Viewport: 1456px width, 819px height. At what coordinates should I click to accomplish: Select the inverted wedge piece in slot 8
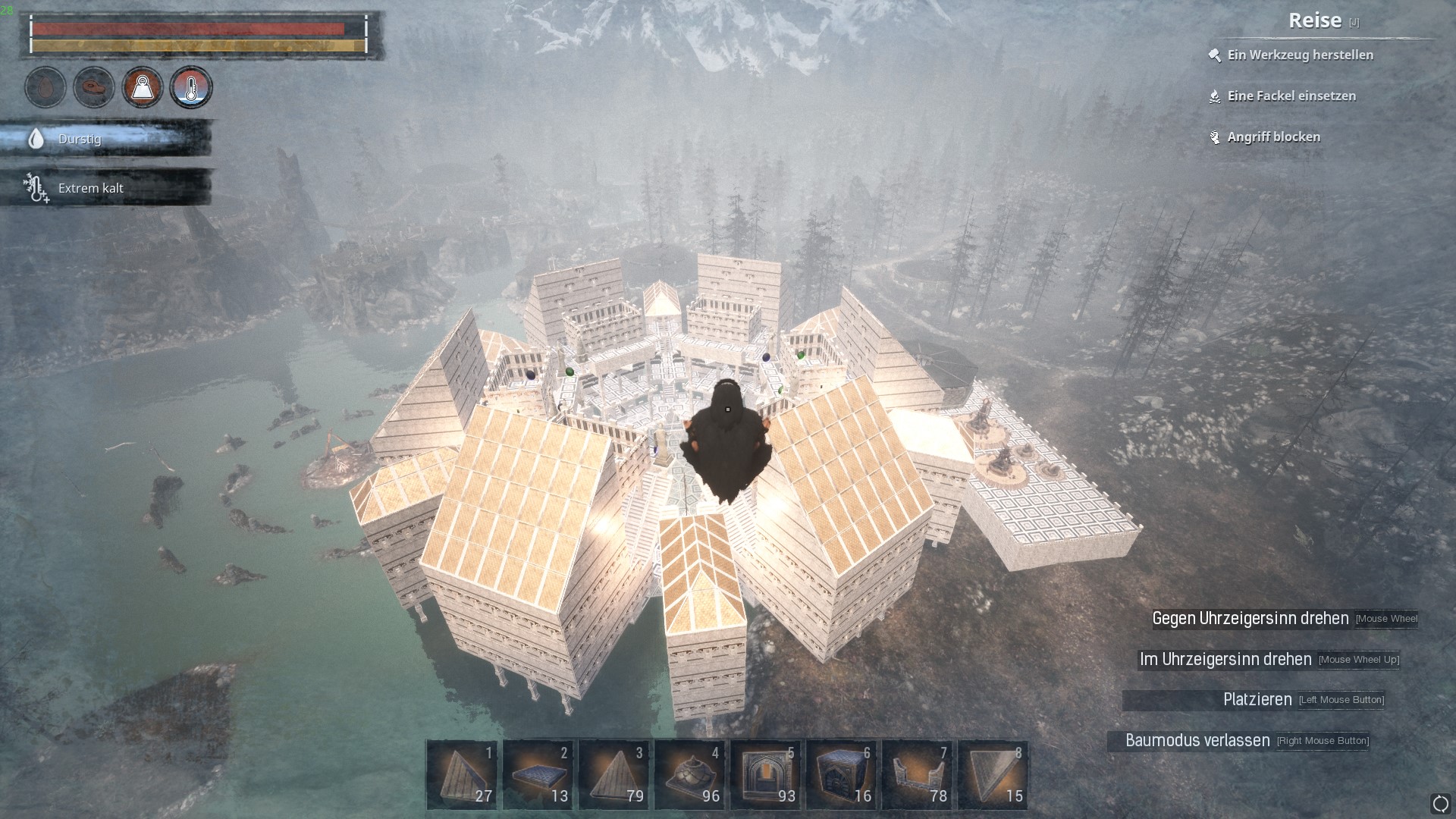pyautogui.click(x=993, y=775)
